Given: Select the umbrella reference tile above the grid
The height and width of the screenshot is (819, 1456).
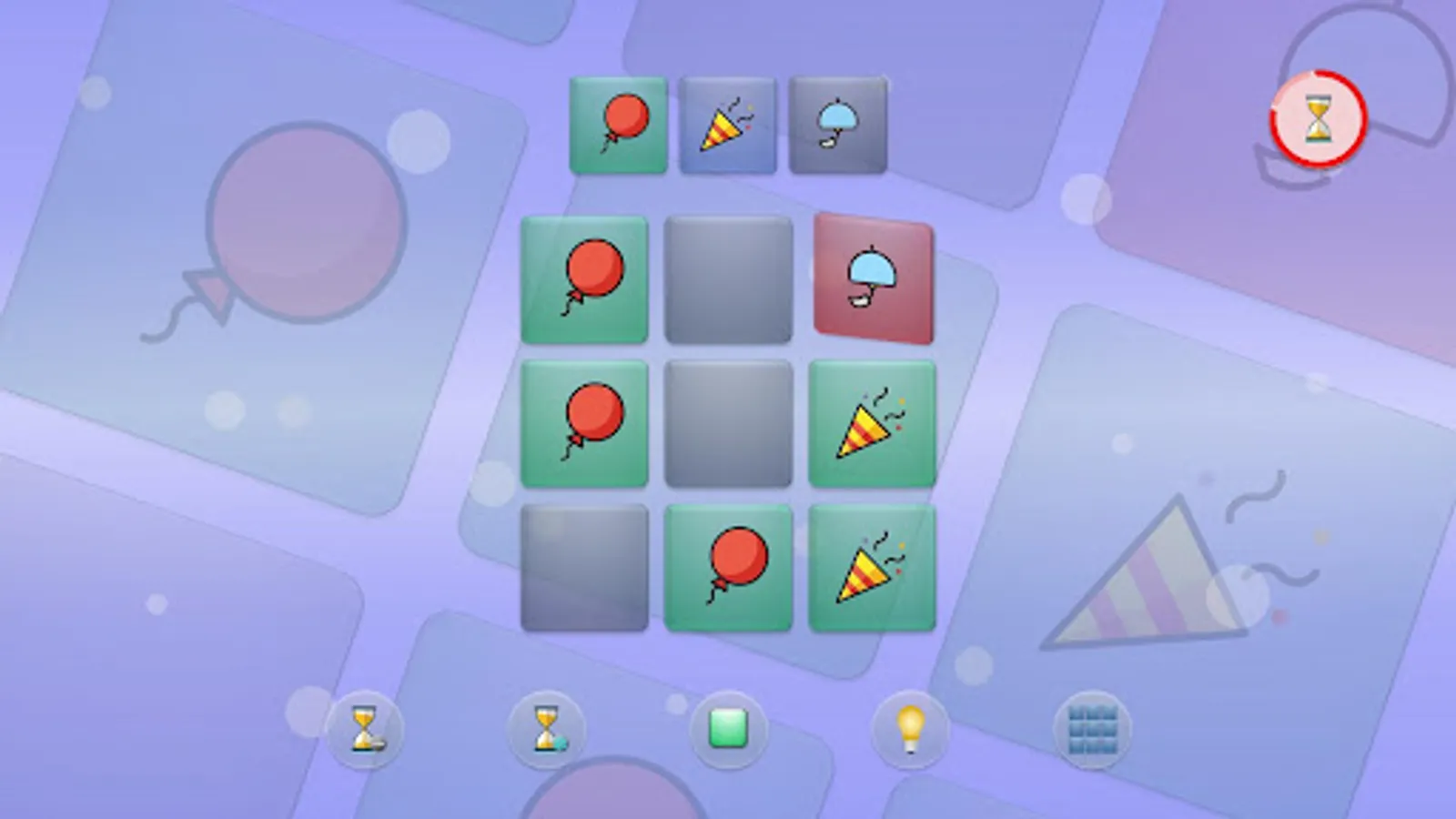Looking at the screenshot, I should 838,125.
